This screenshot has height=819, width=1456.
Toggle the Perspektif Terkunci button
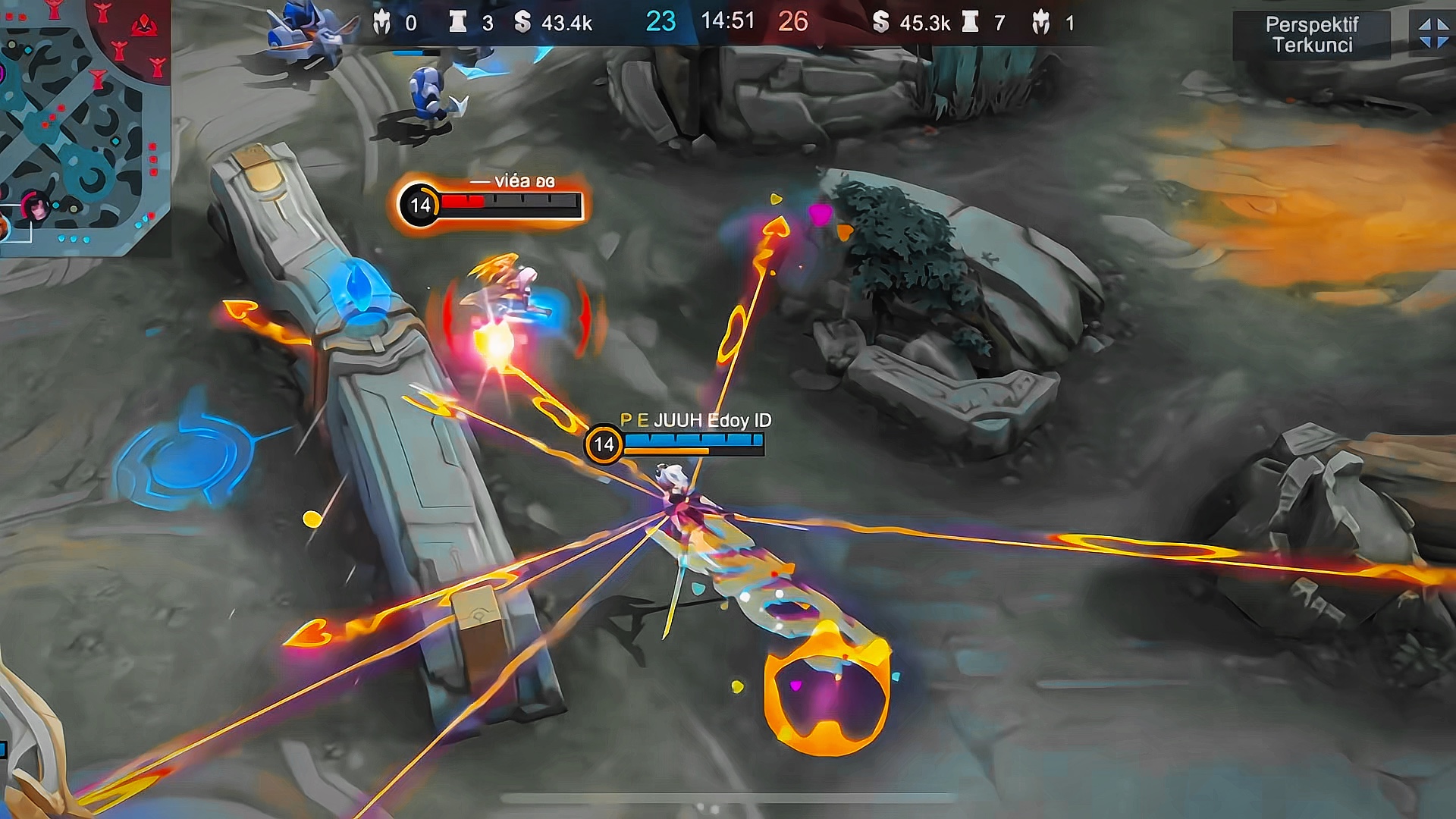[x=1312, y=35]
